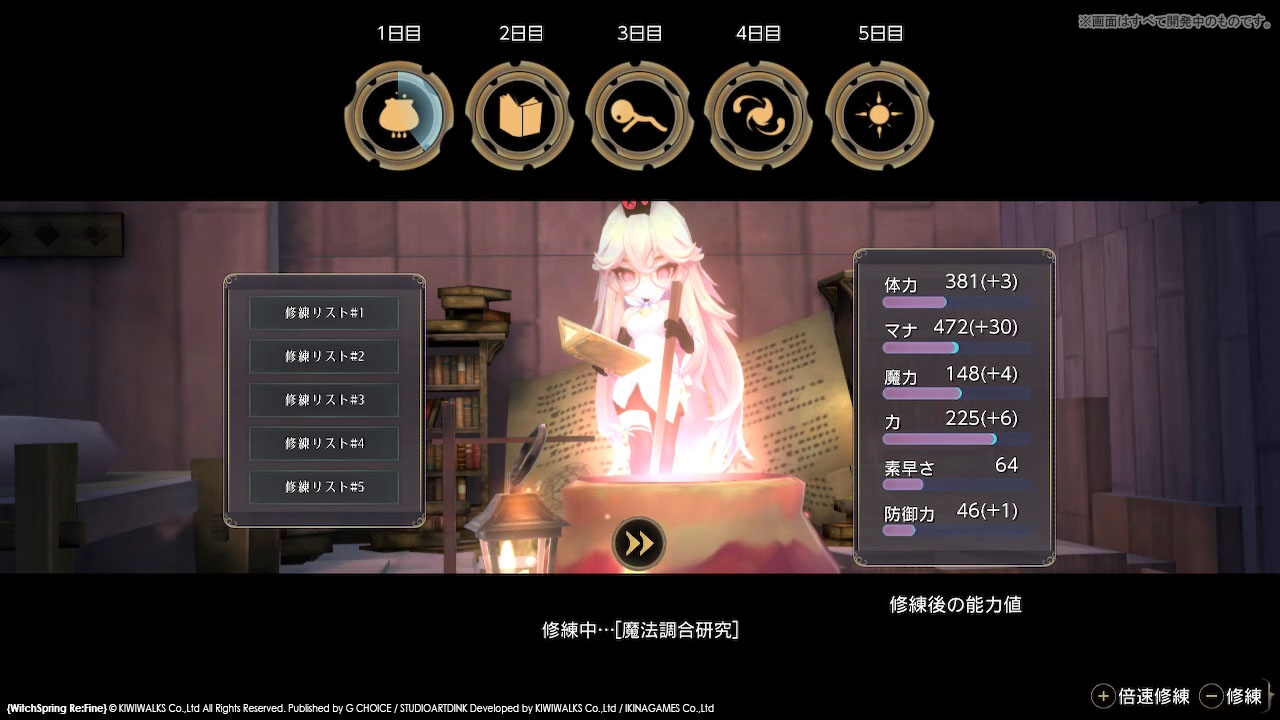Select 修練リスト#4
The height and width of the screenshot is (720, 1280).
coord(323,443)
